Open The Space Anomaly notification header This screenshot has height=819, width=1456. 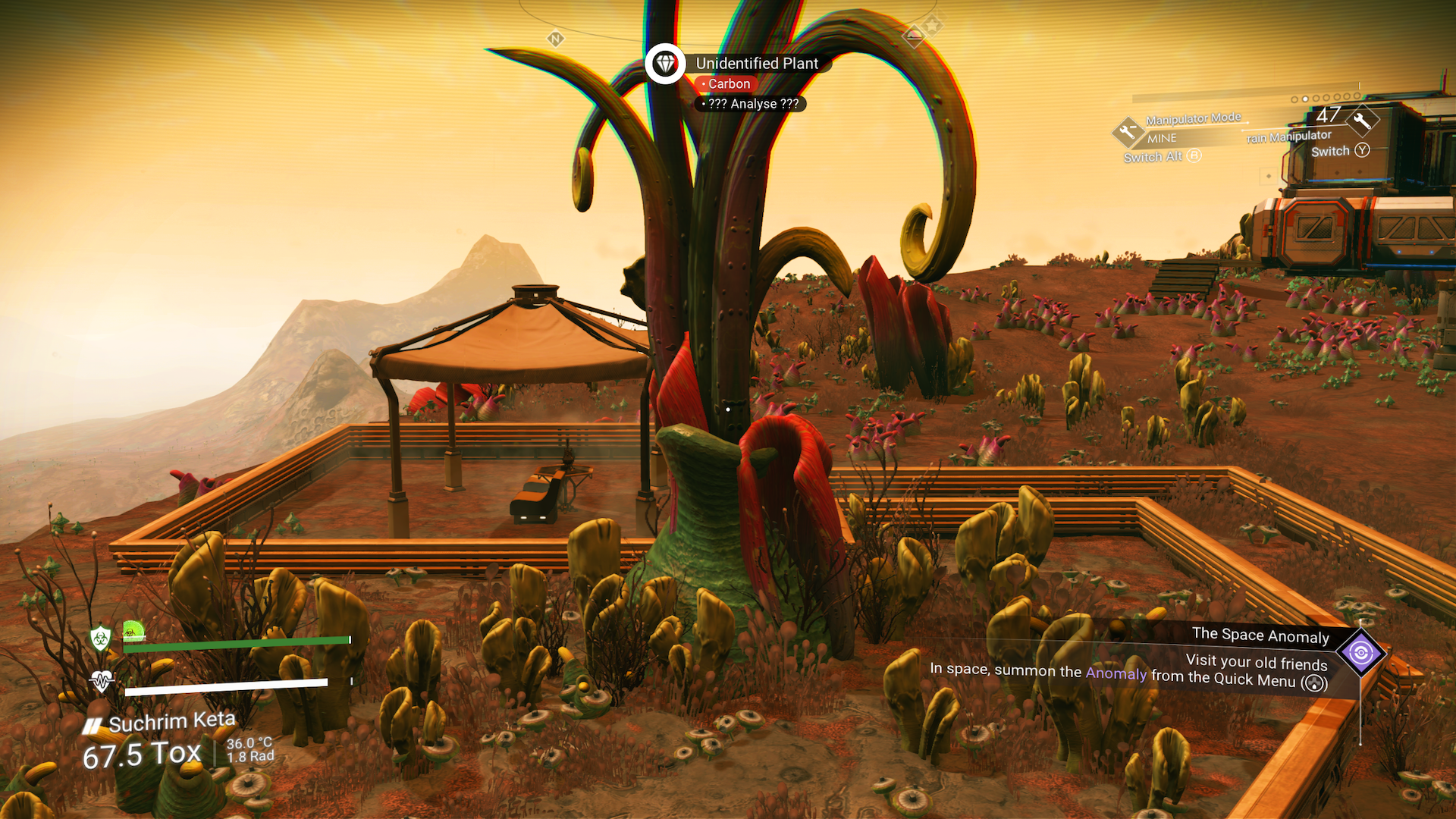(1260, 636)
